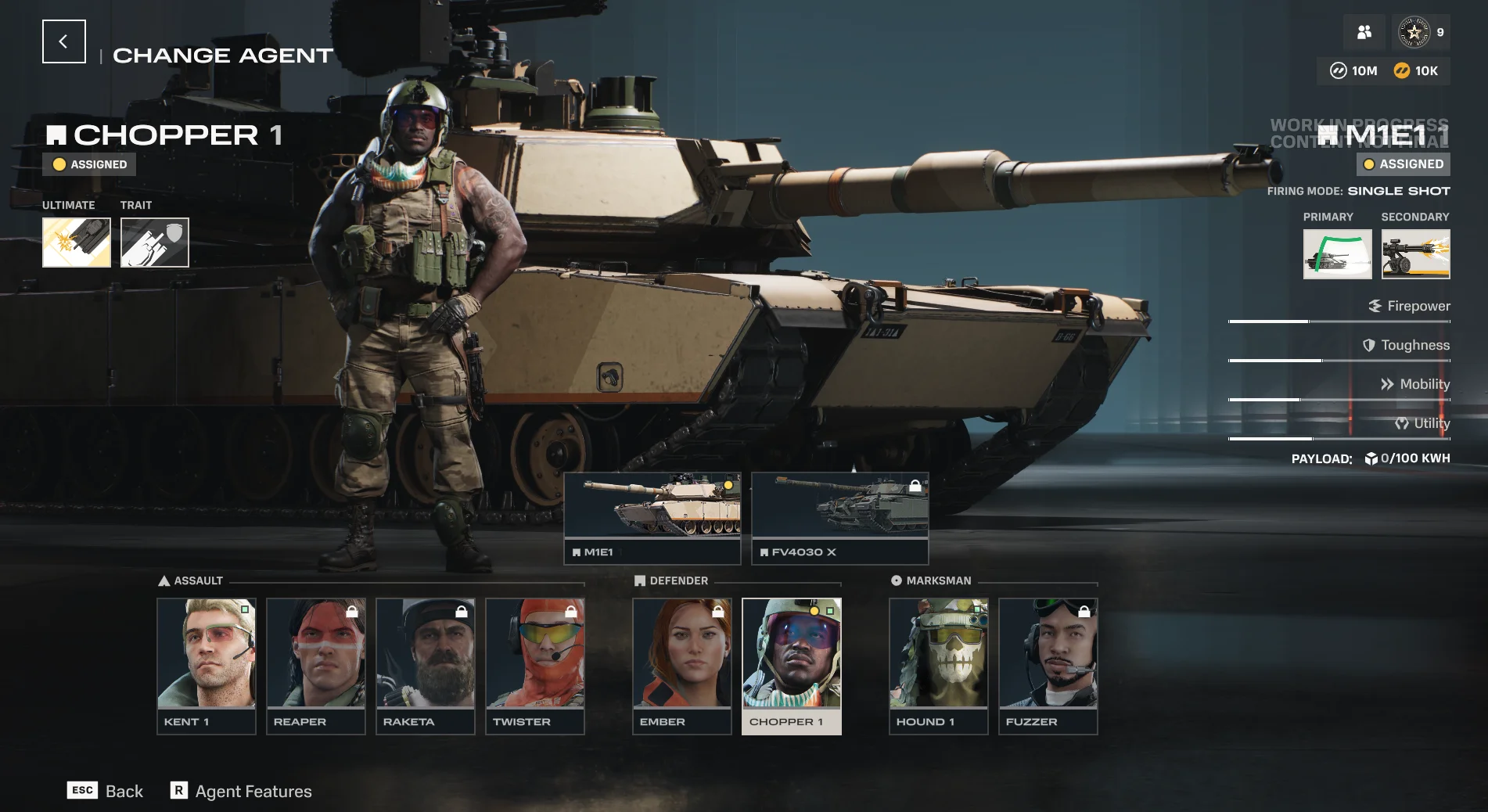Toggle the Assigned status badge under Chopper 1

[88, 164]
